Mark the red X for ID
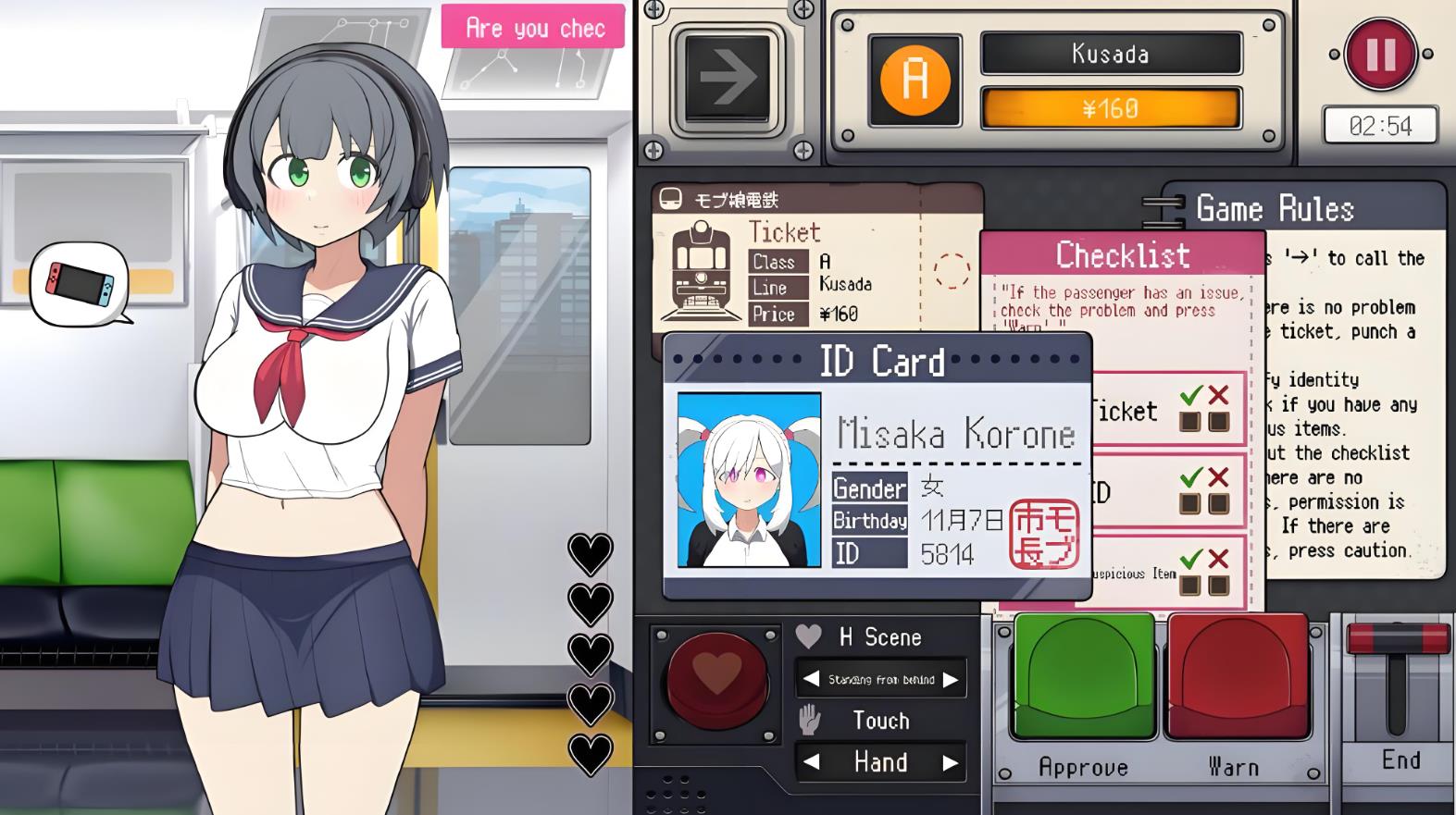The height and width of the screenshot is (815, 1456). point(1219,505)
